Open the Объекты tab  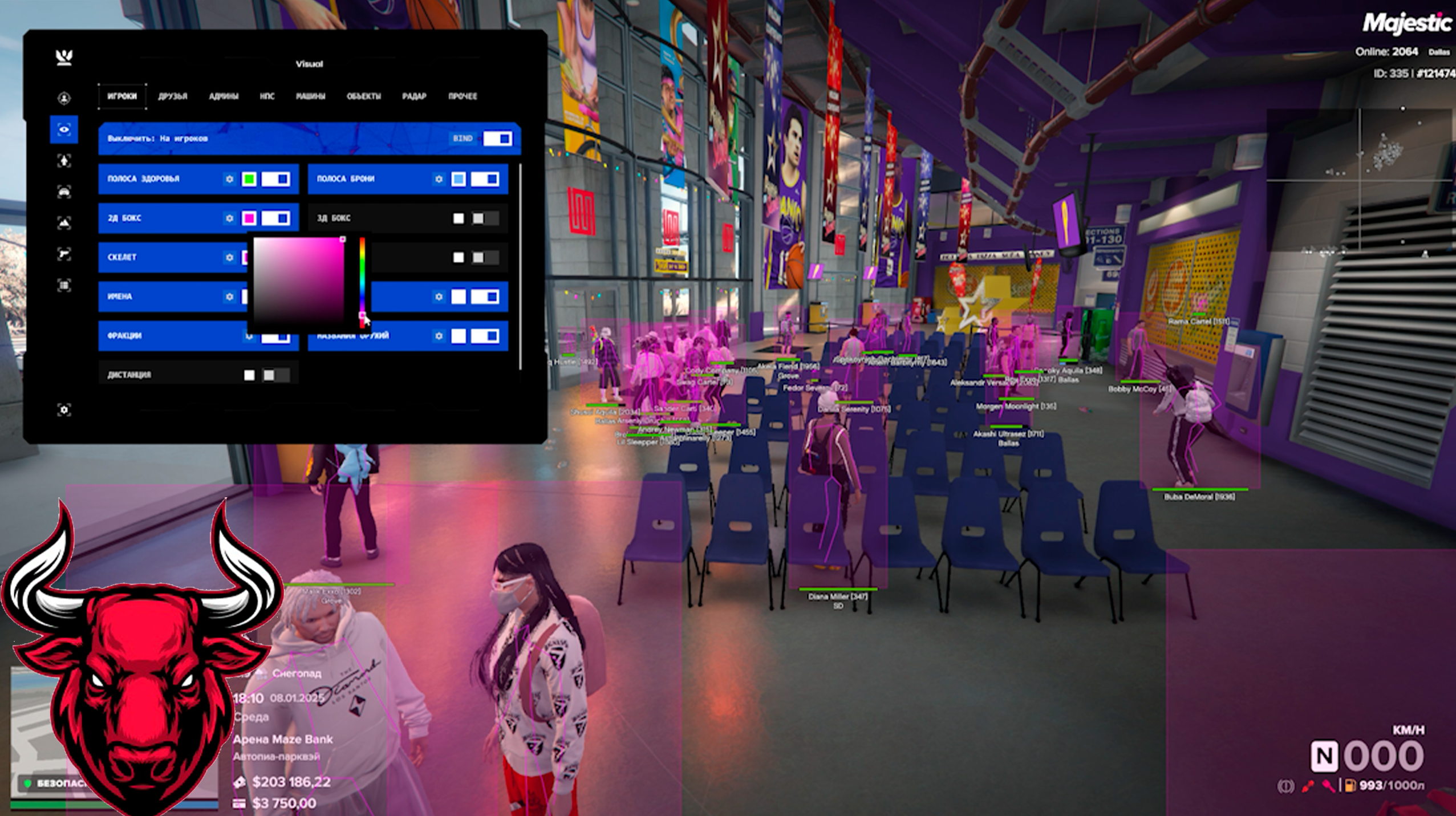pos(363,96)
